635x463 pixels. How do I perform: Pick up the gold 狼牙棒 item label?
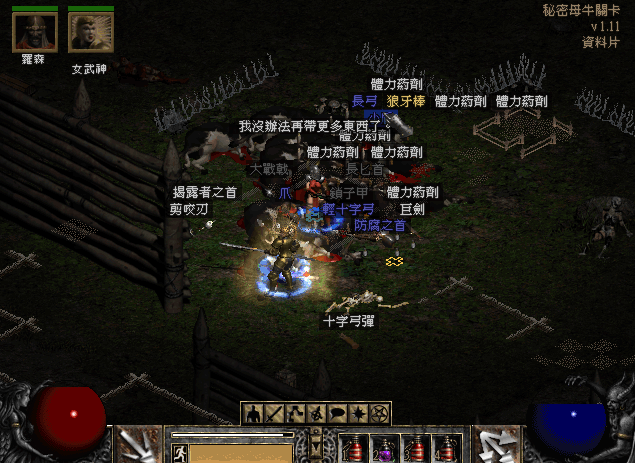coord(407,101)
